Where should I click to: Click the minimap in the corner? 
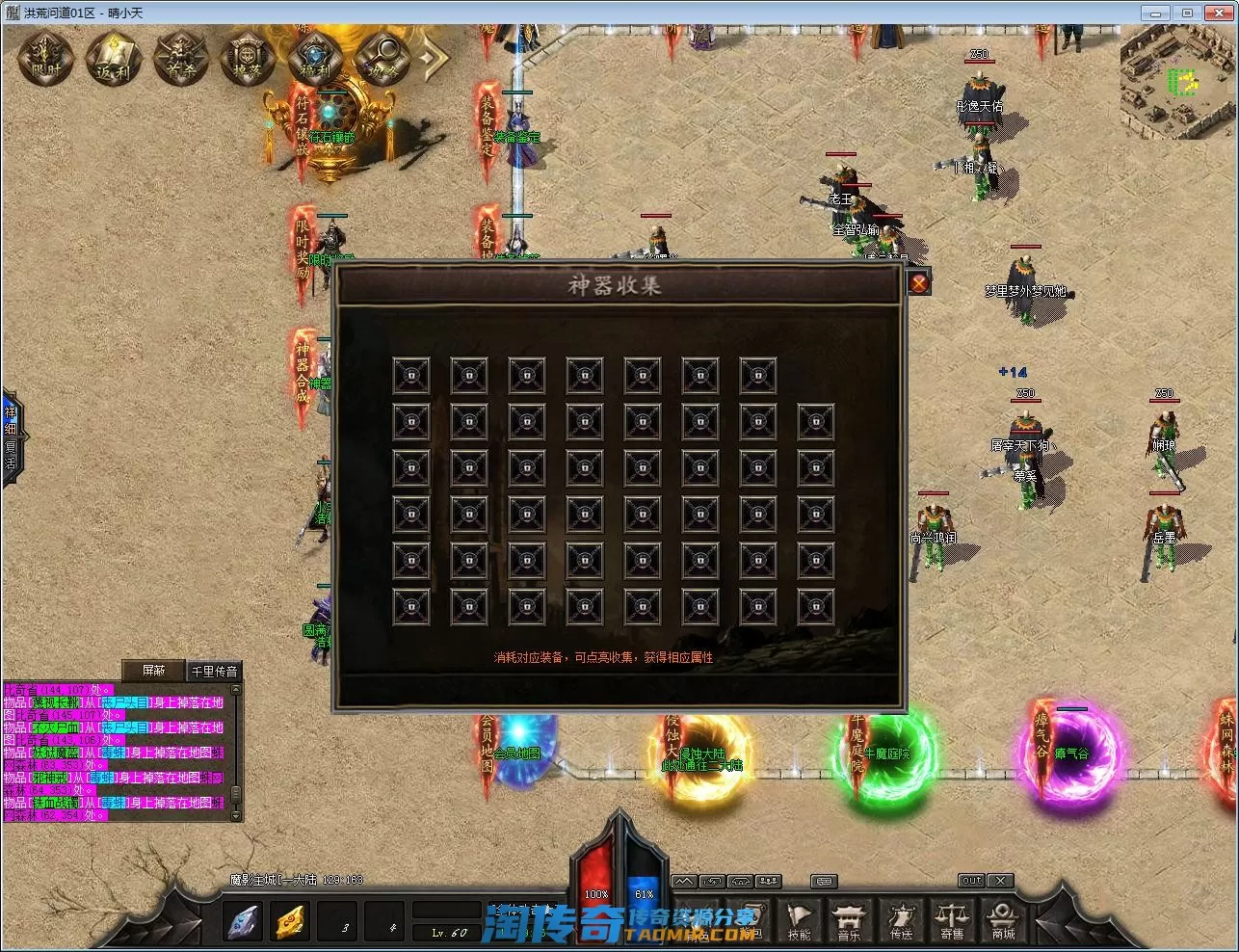(1178, 82)
